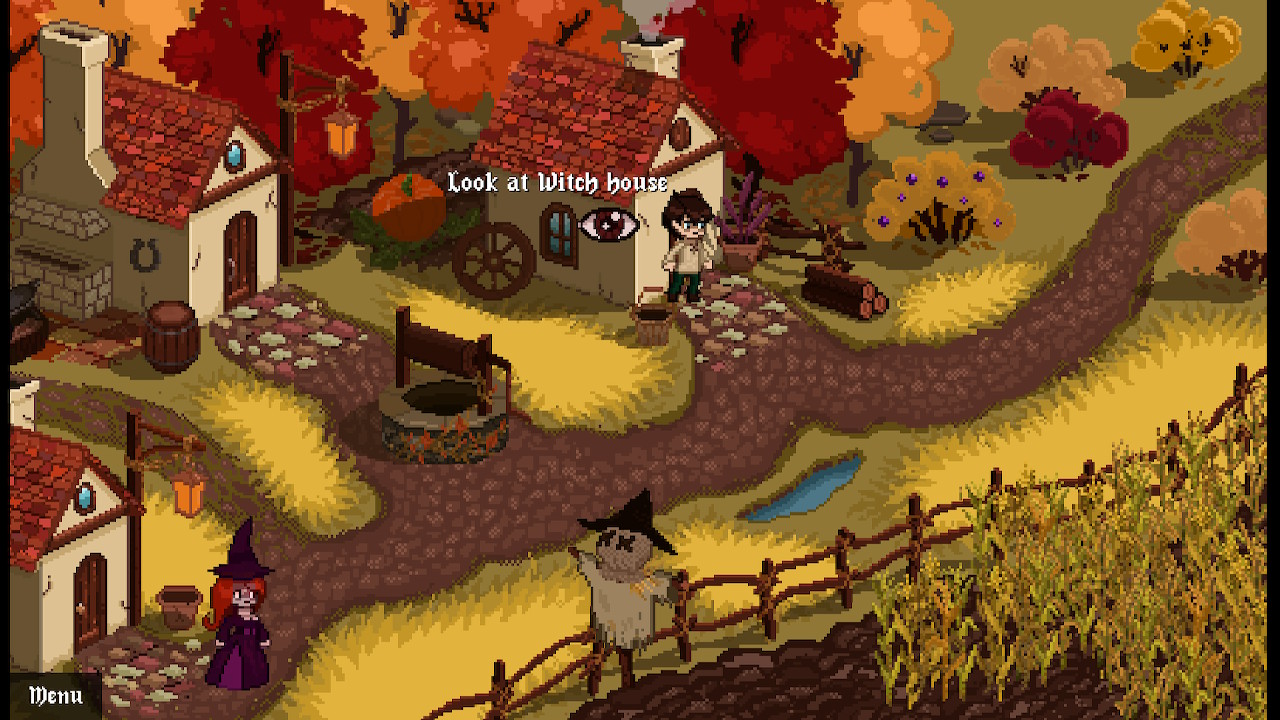Open the Menu button
The height and width of the screenshot is (720, 1280).
55,696
